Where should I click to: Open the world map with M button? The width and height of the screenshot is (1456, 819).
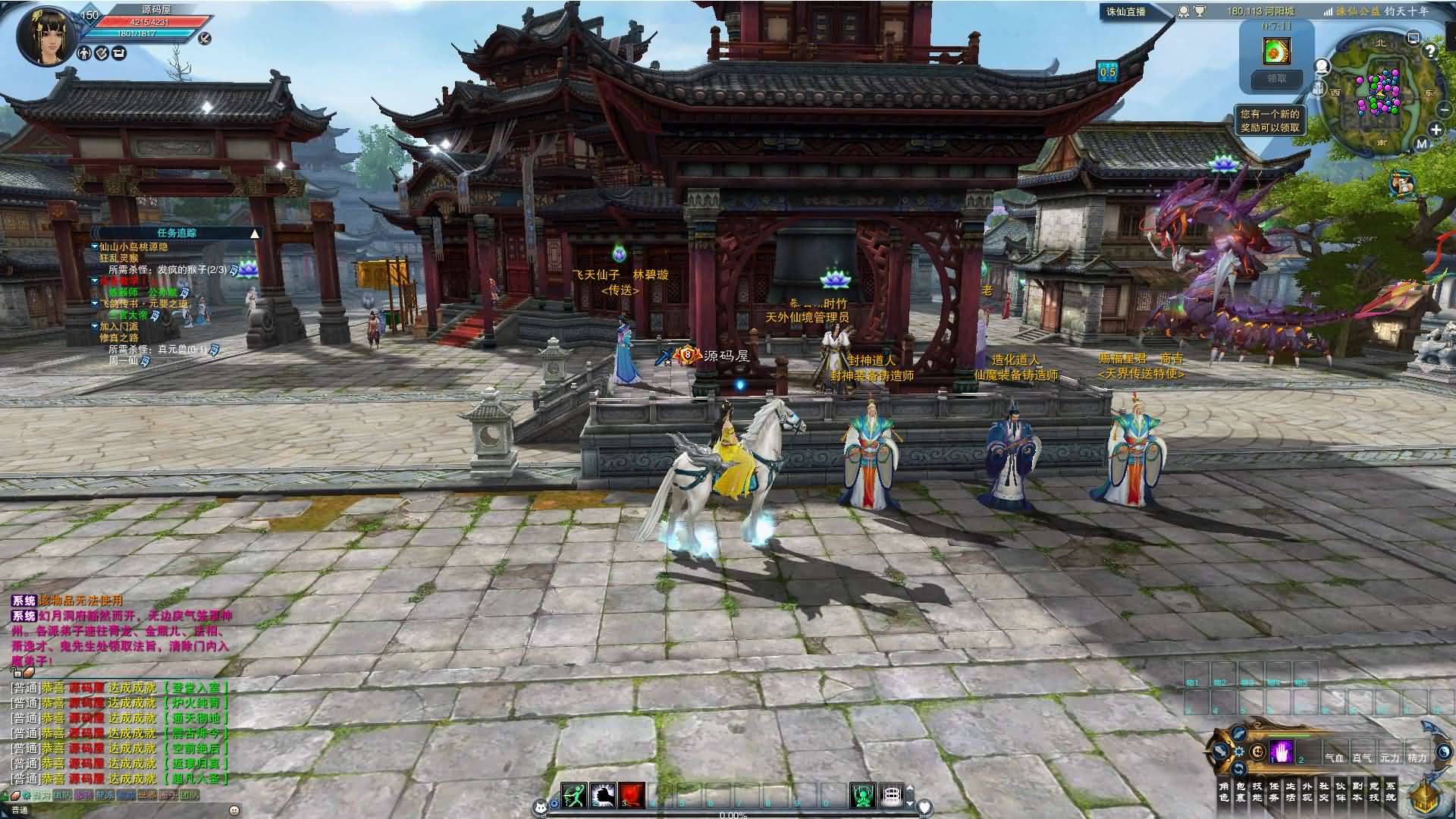[1421, 143]
